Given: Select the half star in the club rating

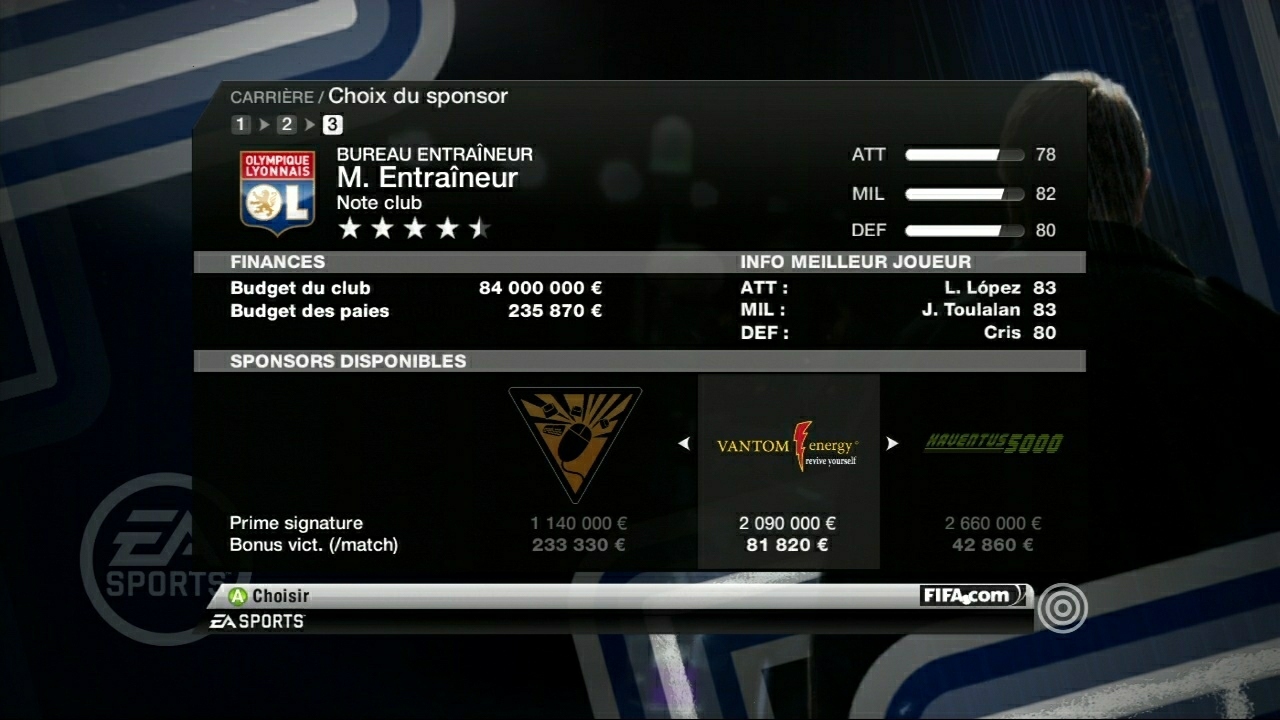Looking at the screenshot, I should click(x=478, y=228).
